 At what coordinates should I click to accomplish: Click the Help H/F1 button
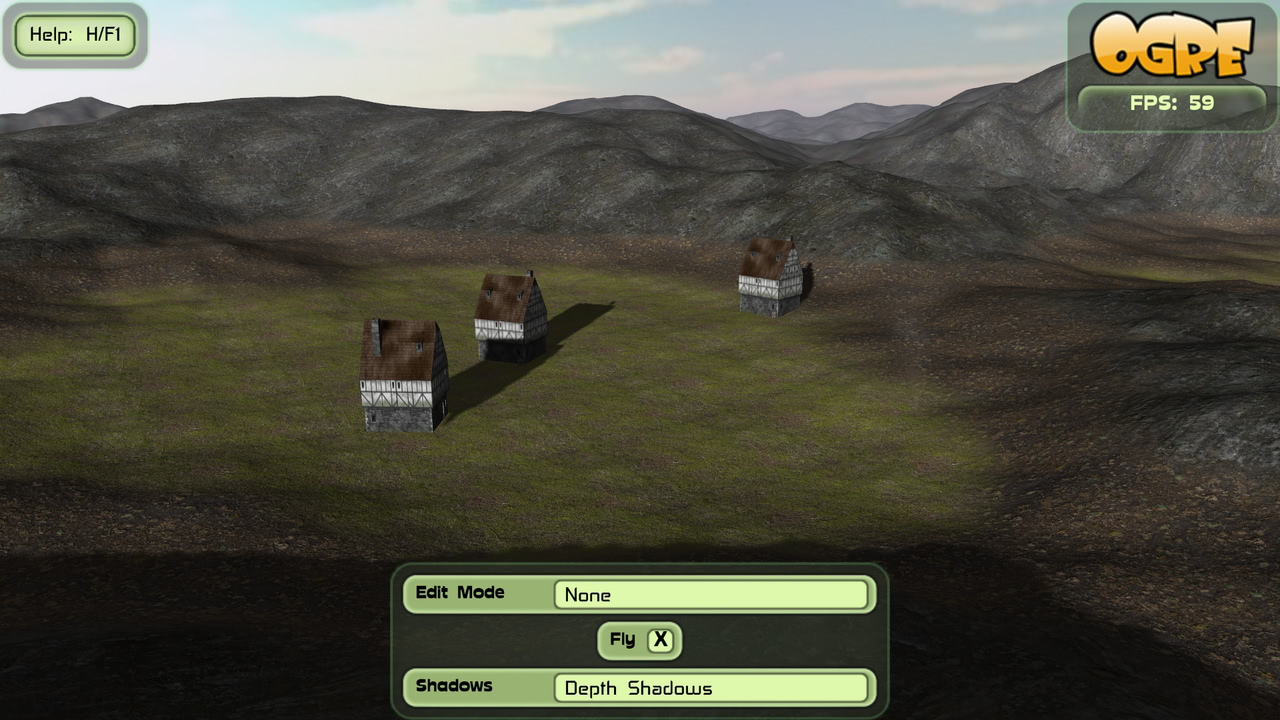[x=75, y=35]
